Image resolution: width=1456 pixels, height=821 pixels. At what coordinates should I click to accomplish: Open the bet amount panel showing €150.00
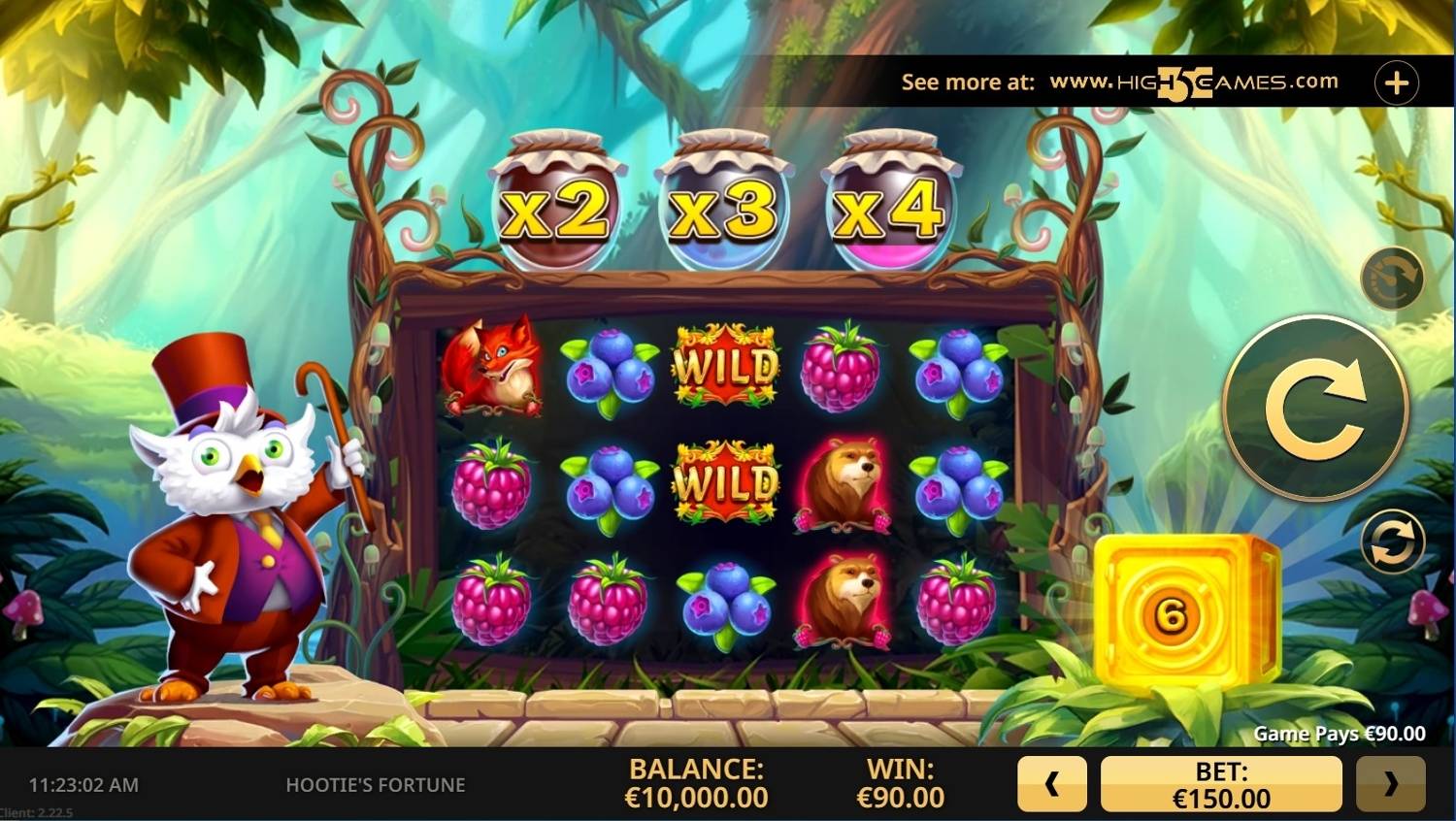(x=1221, y=784)
